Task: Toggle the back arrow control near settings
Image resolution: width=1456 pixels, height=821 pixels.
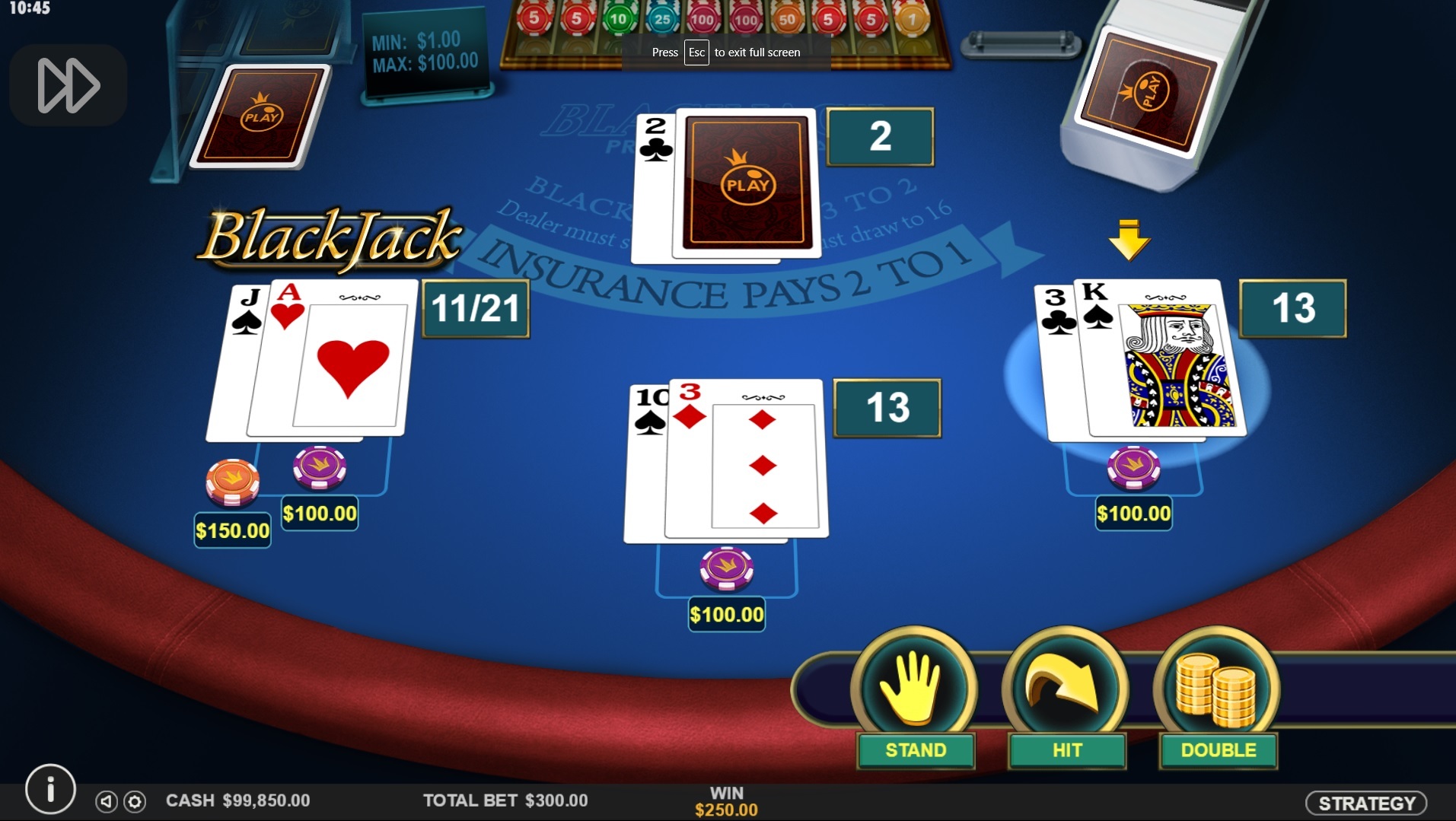Action: click(107, 801)
